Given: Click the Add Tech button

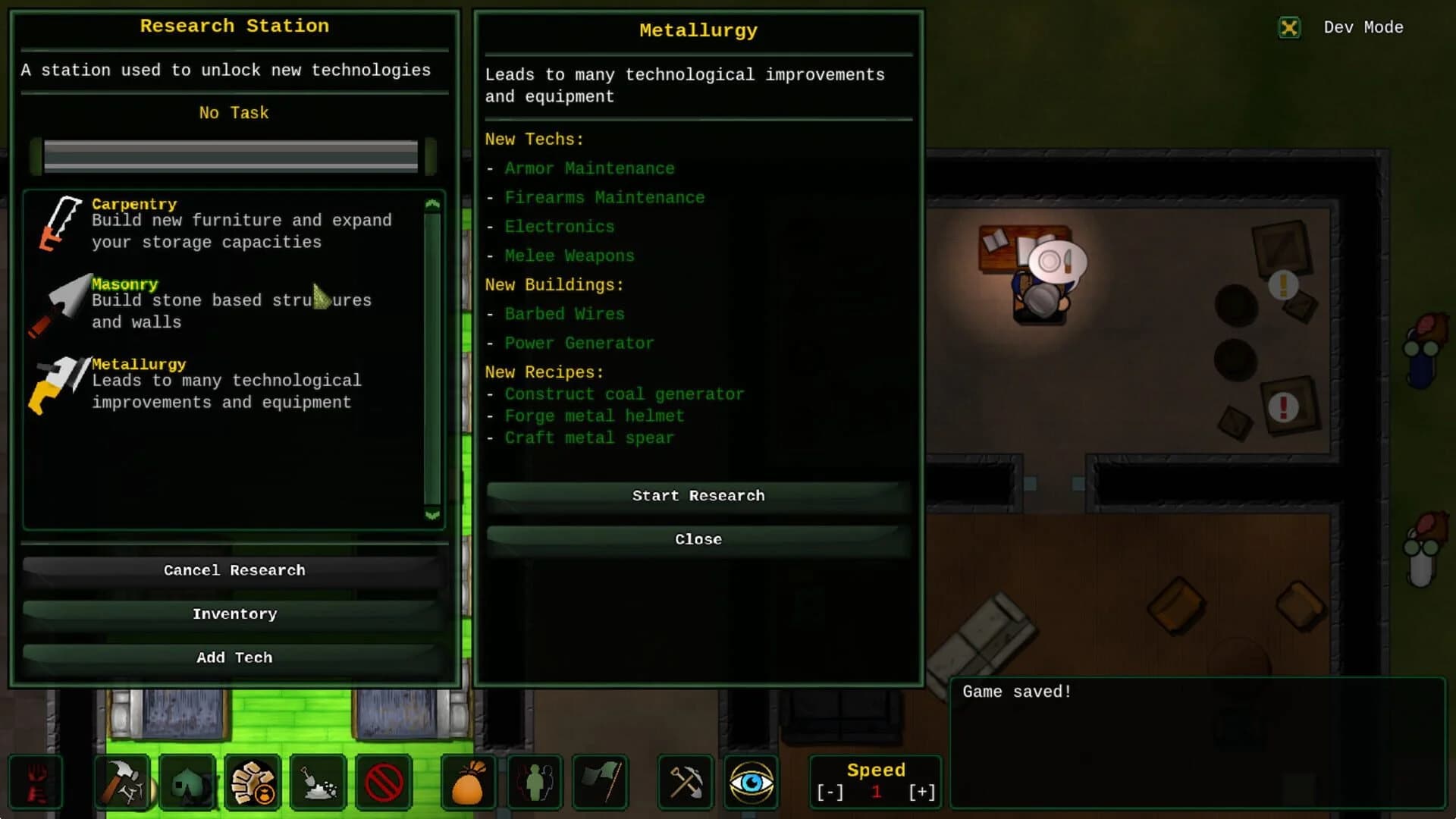Looking at the screenshot, I should pos(234,657).
